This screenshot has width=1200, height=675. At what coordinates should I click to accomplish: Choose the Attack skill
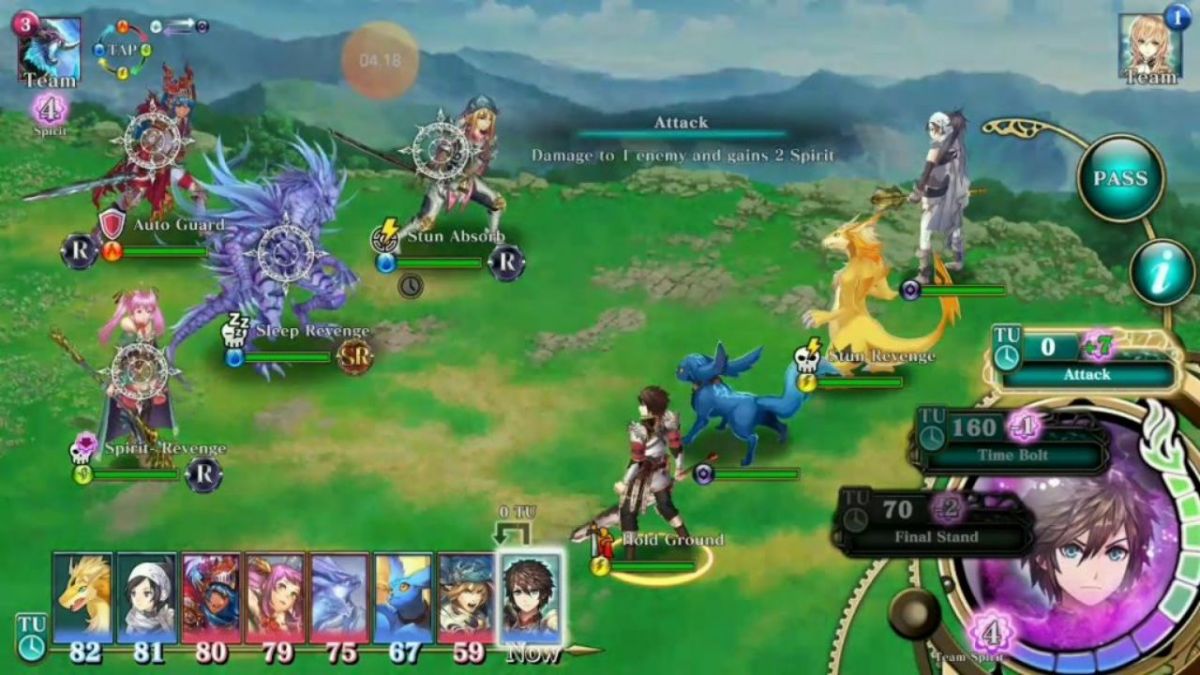click(1087, 361)
